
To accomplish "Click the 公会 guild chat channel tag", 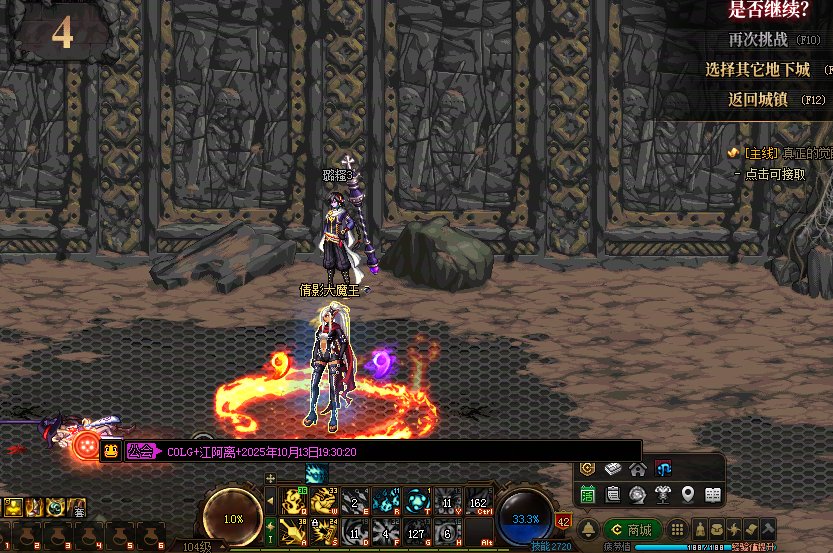I will coord(140,452).
